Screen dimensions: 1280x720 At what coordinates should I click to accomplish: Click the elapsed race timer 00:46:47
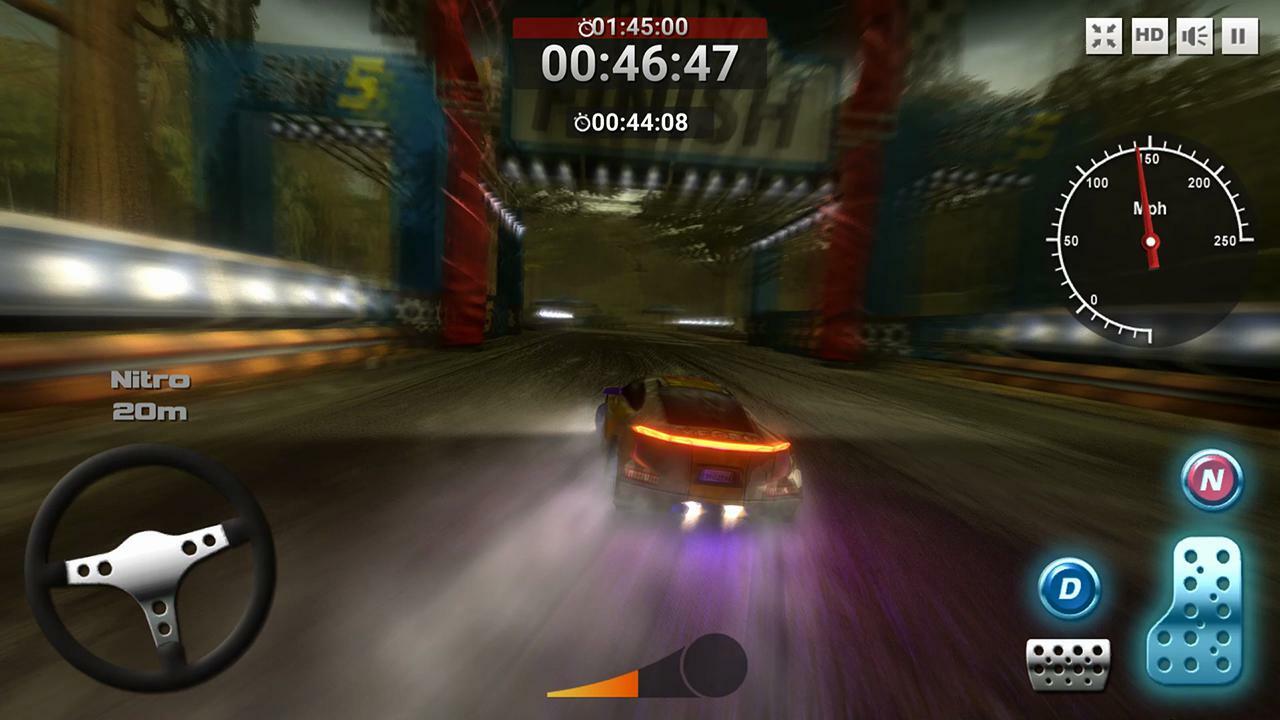(x=640, y=65)
